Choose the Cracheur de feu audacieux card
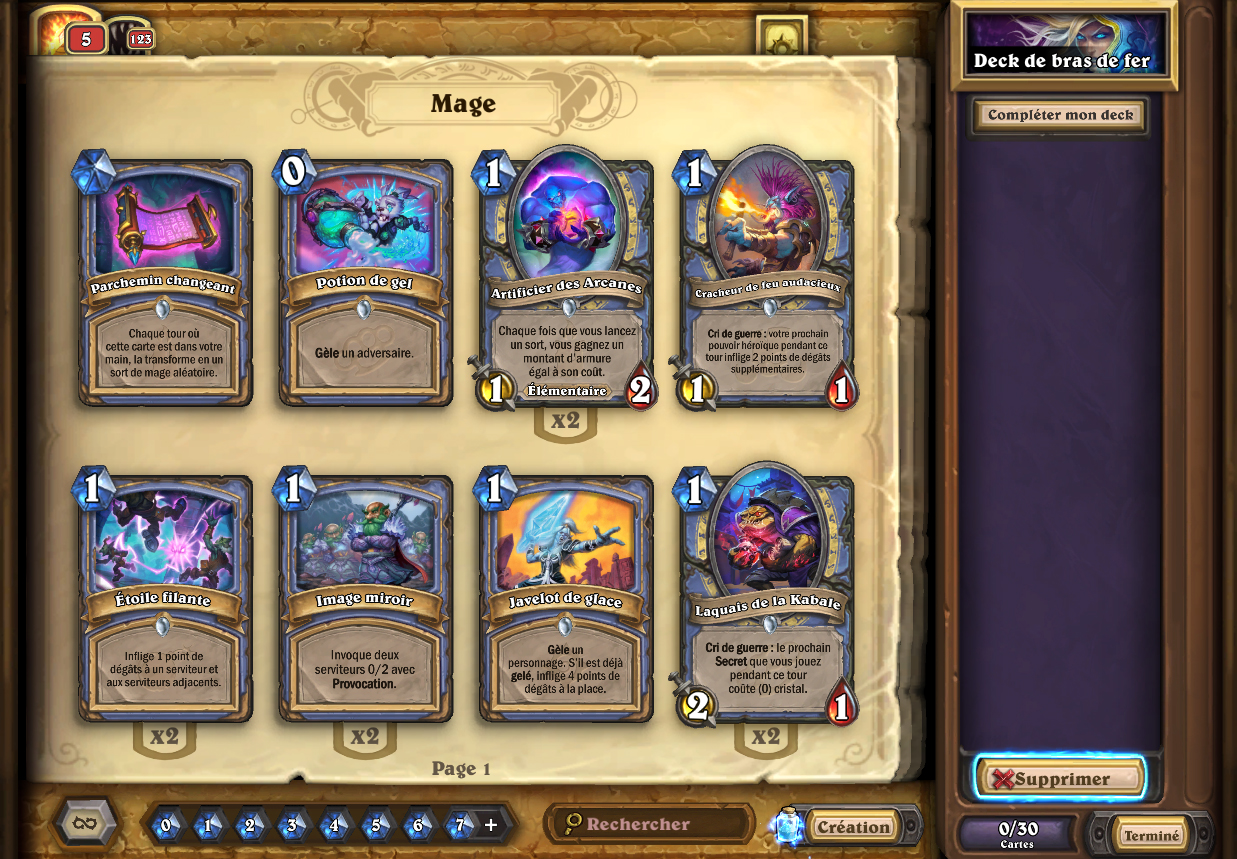1237x859 pixels. click(767, 282)
